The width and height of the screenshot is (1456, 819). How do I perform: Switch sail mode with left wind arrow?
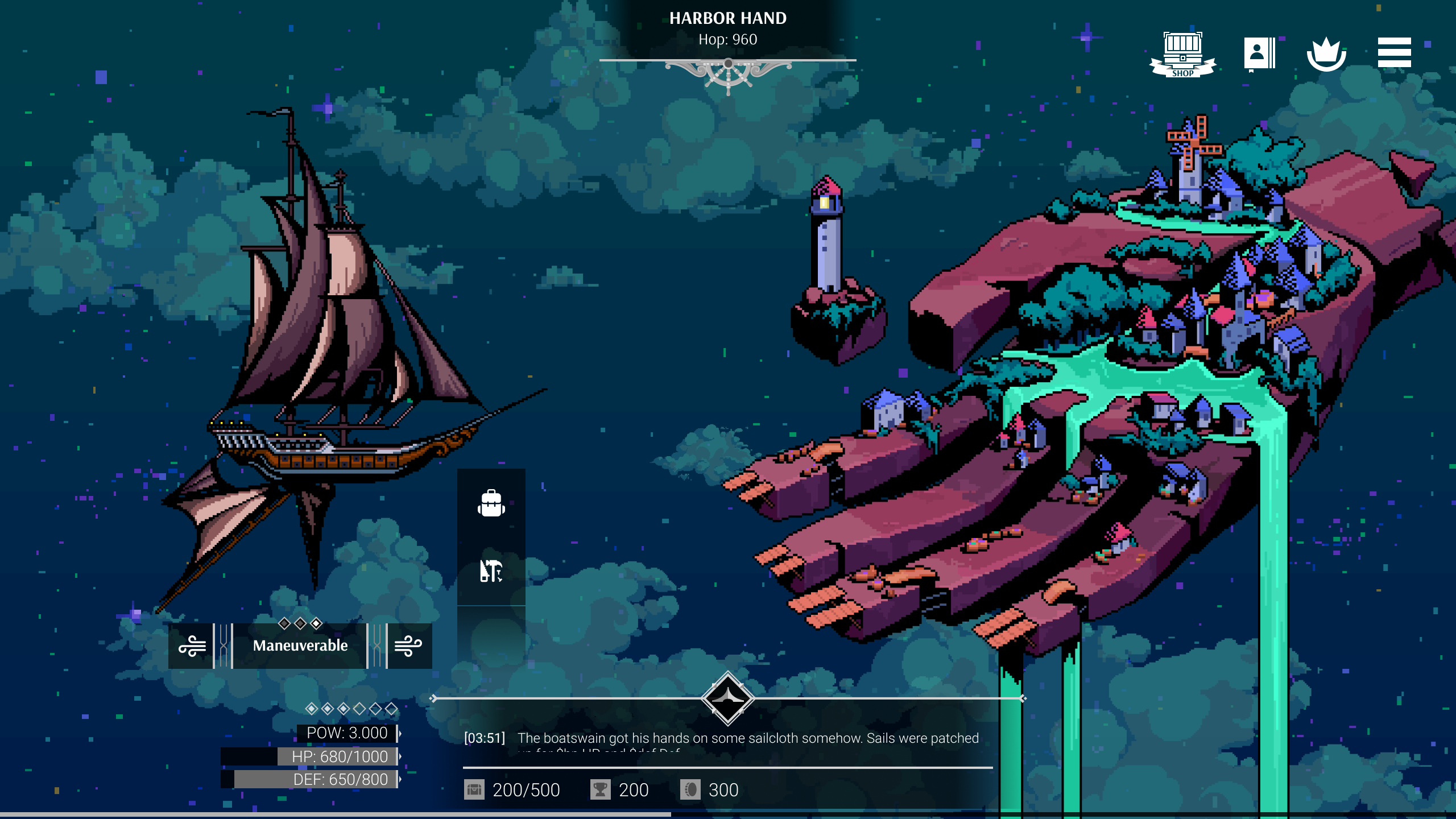(192, 646)
